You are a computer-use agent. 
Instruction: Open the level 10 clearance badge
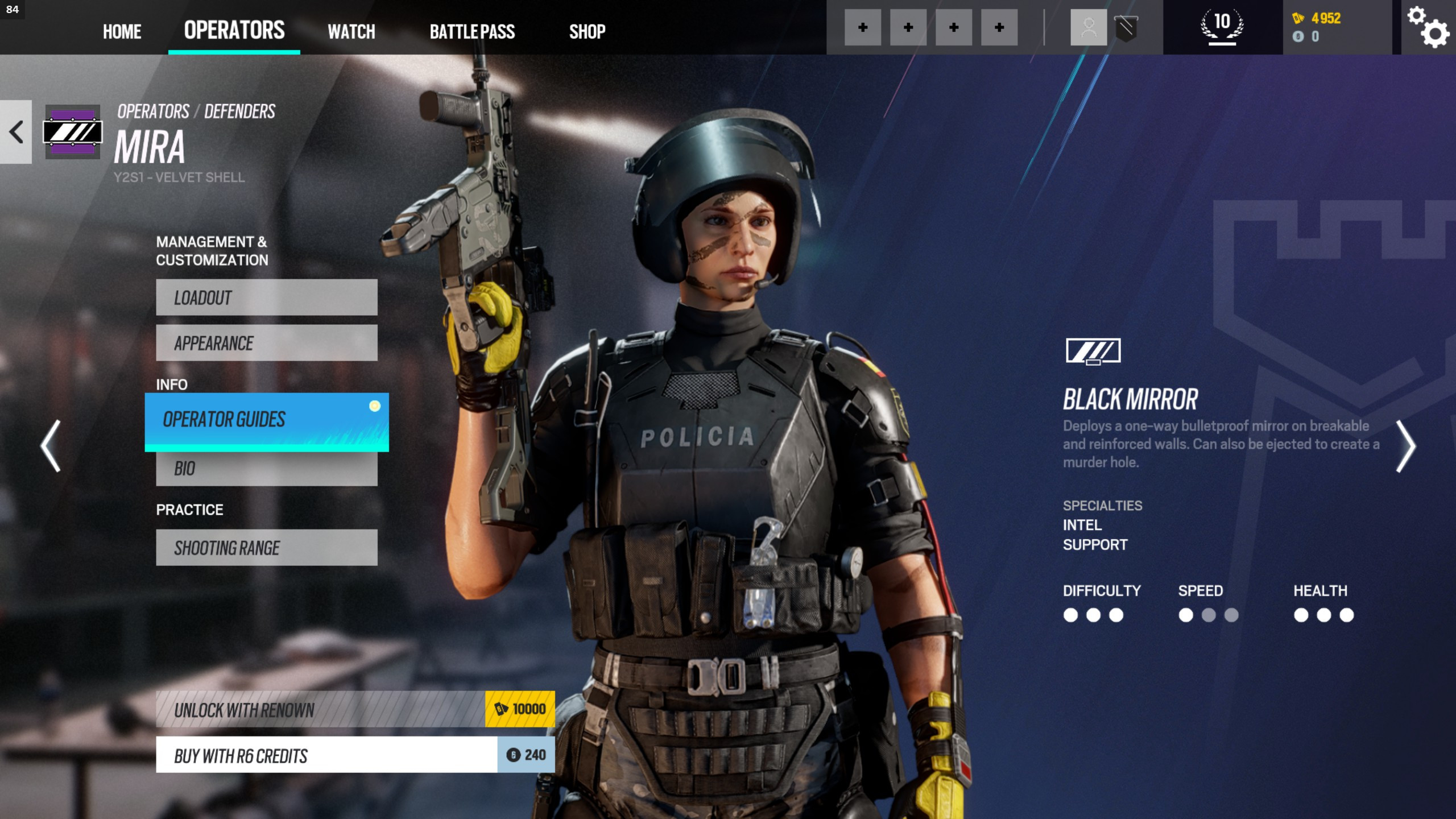1222,26
